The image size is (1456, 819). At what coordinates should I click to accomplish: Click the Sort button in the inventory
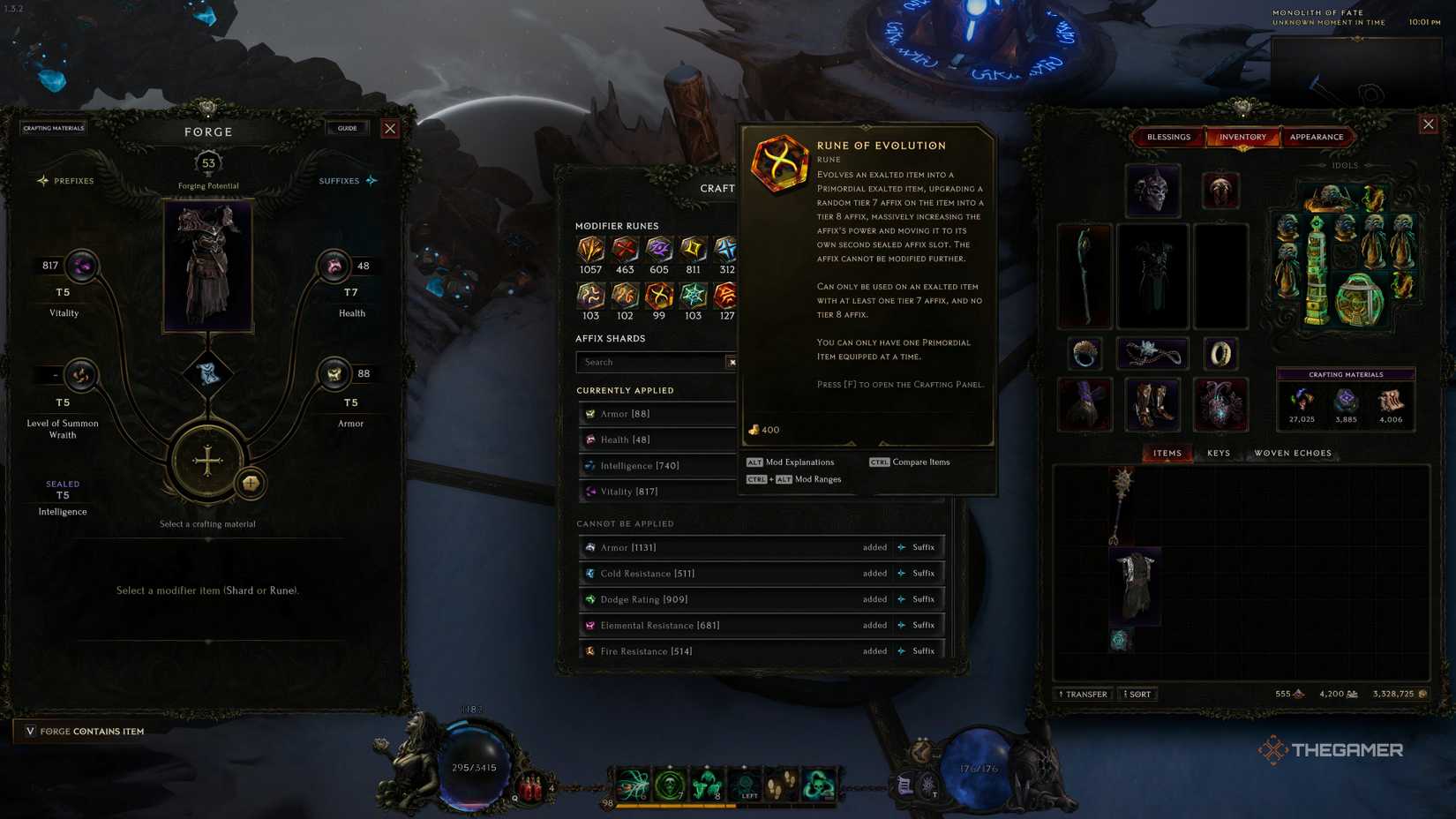1137,694
